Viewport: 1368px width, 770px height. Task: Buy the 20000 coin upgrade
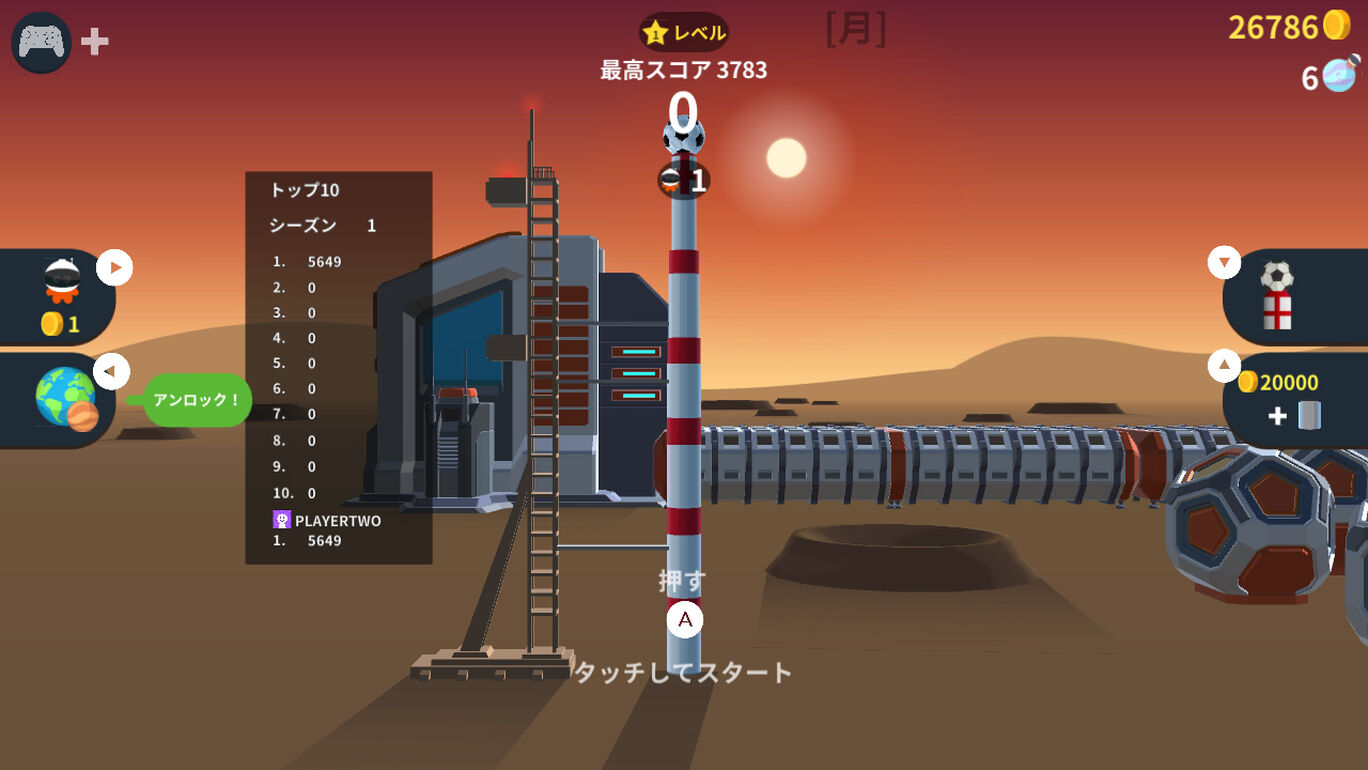pyautogui.click(x=1290, y=399)
